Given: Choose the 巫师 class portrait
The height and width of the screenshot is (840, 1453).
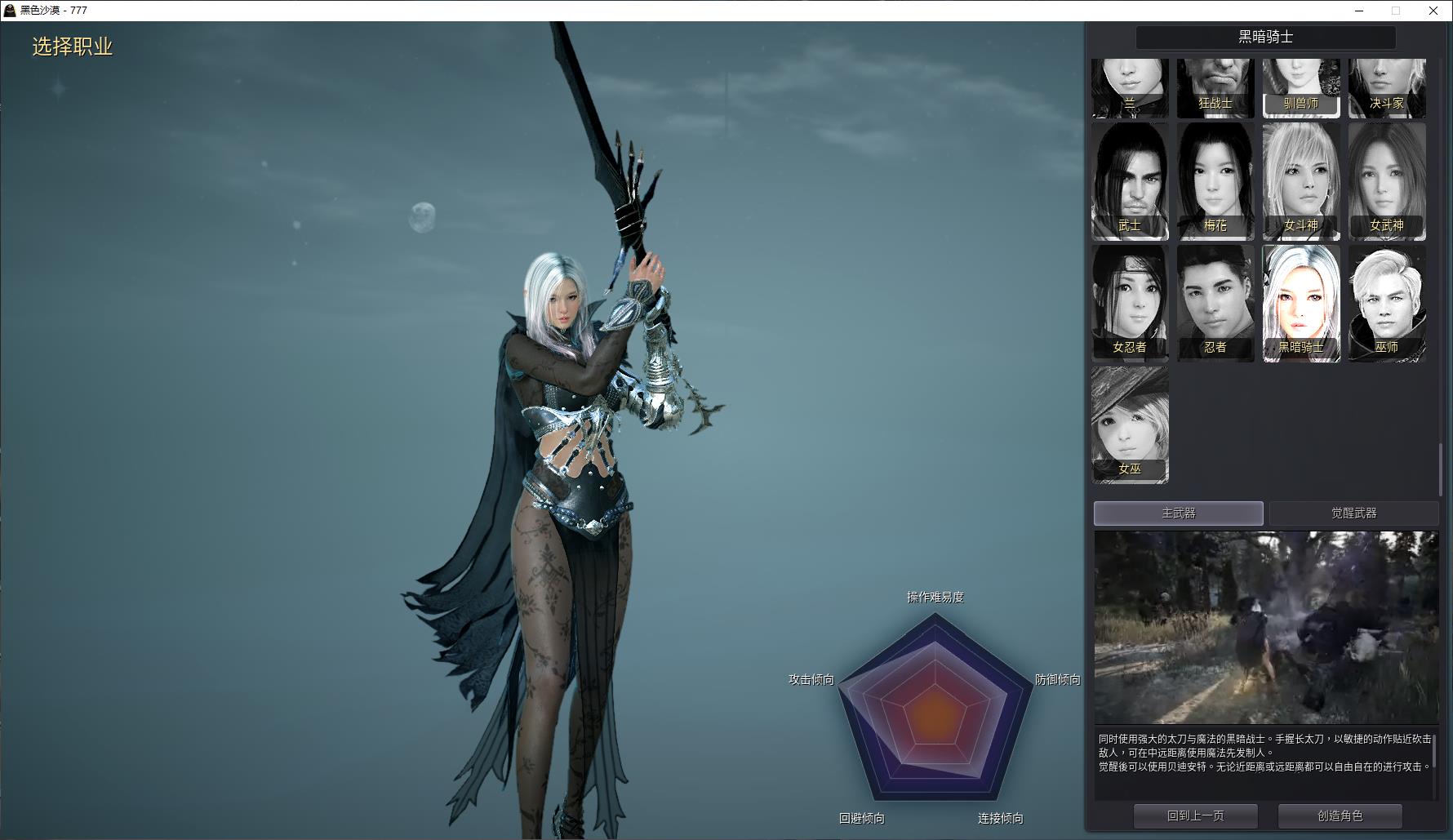Looking at the screenshot, I should [x=1387, y=303].
